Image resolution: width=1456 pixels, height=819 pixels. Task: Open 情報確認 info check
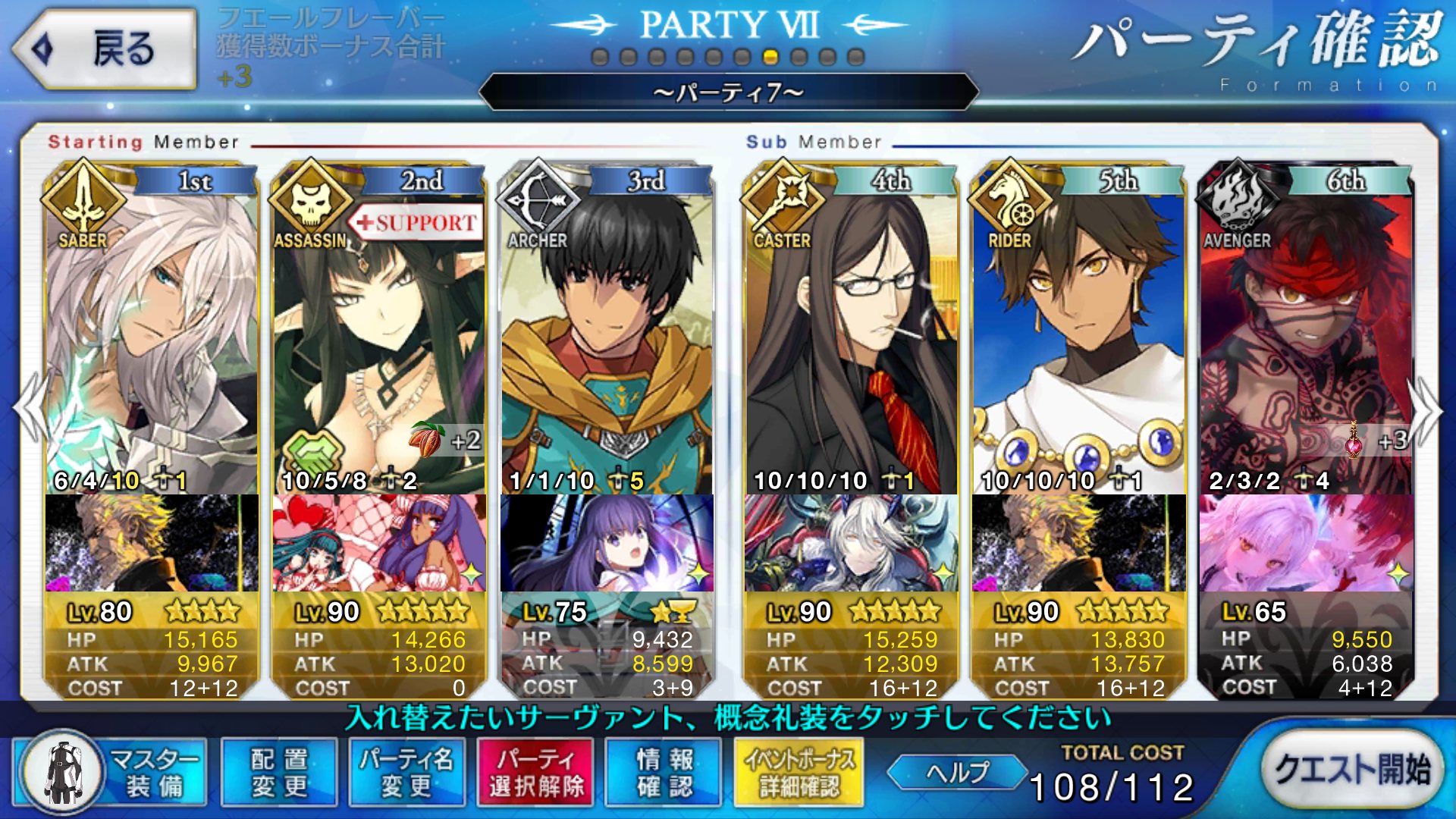pos(664,772)
